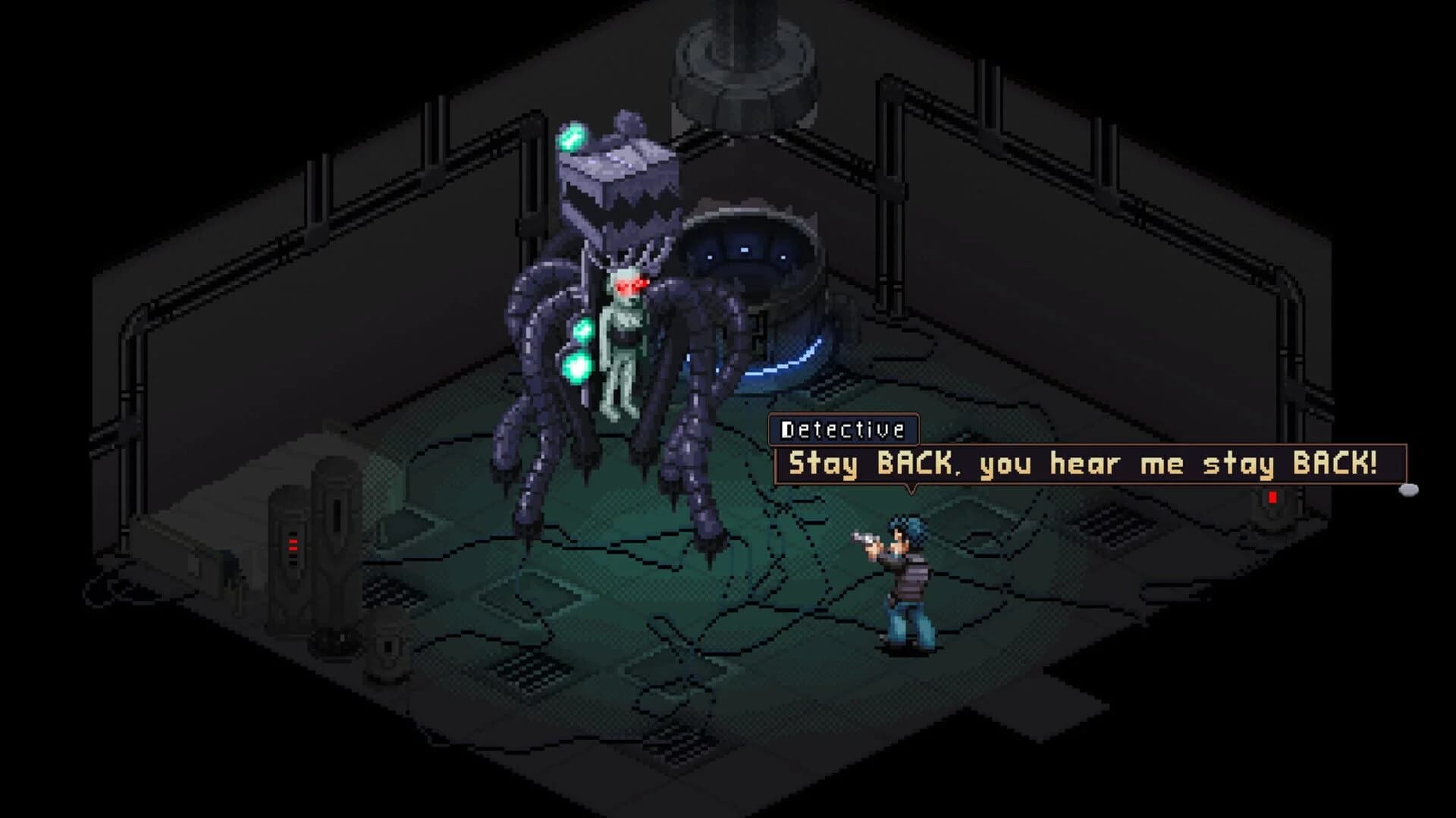
Task: Toggle the green light atop the machine's head
Action: click(574, 136)
